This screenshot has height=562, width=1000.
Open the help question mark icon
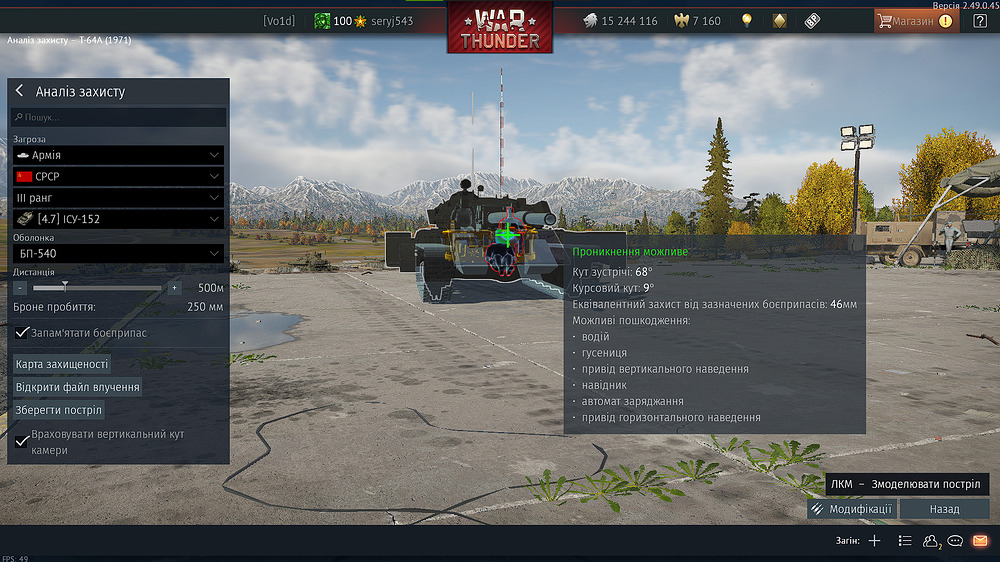pos(980,21)
